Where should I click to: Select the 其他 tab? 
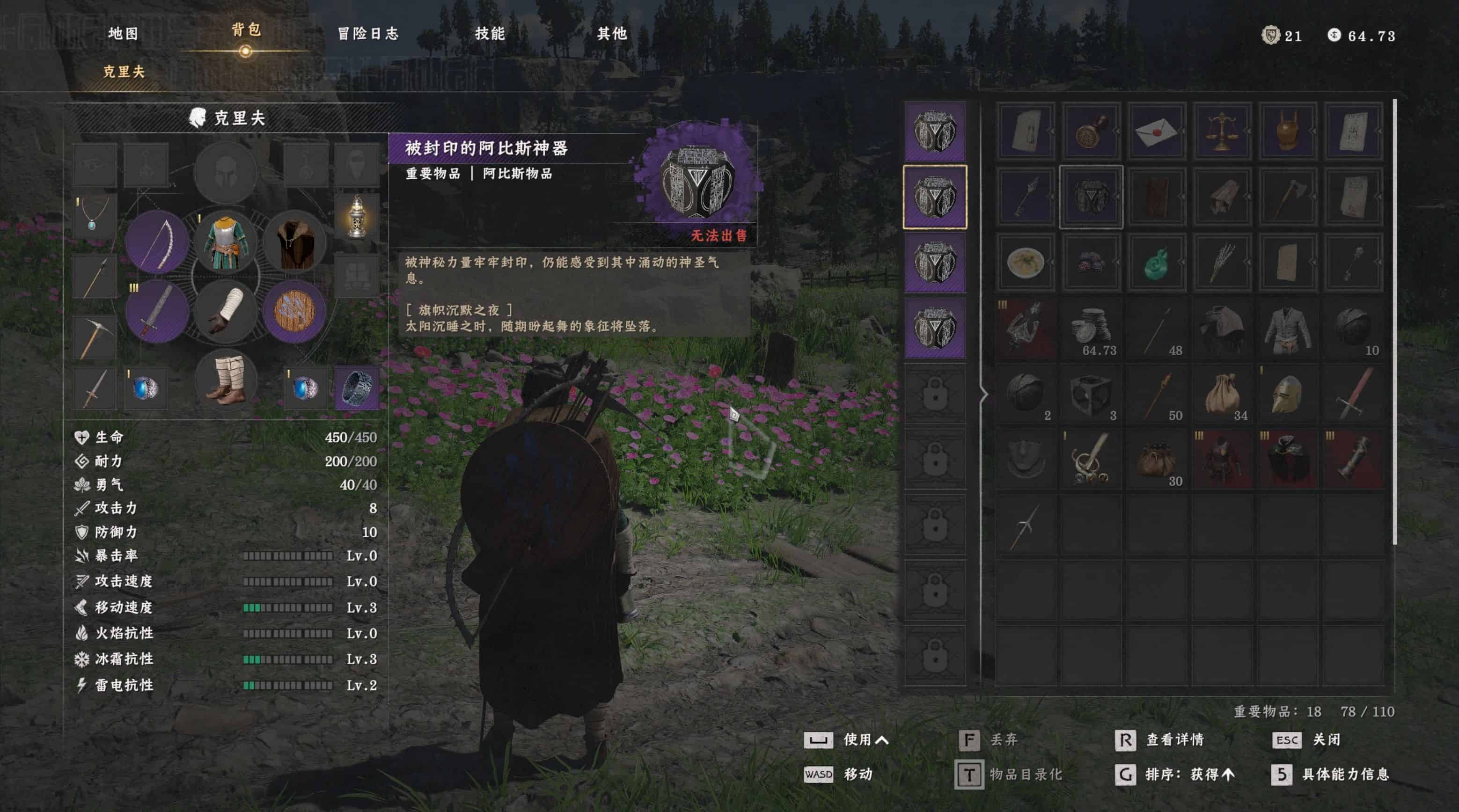point(612,33)
